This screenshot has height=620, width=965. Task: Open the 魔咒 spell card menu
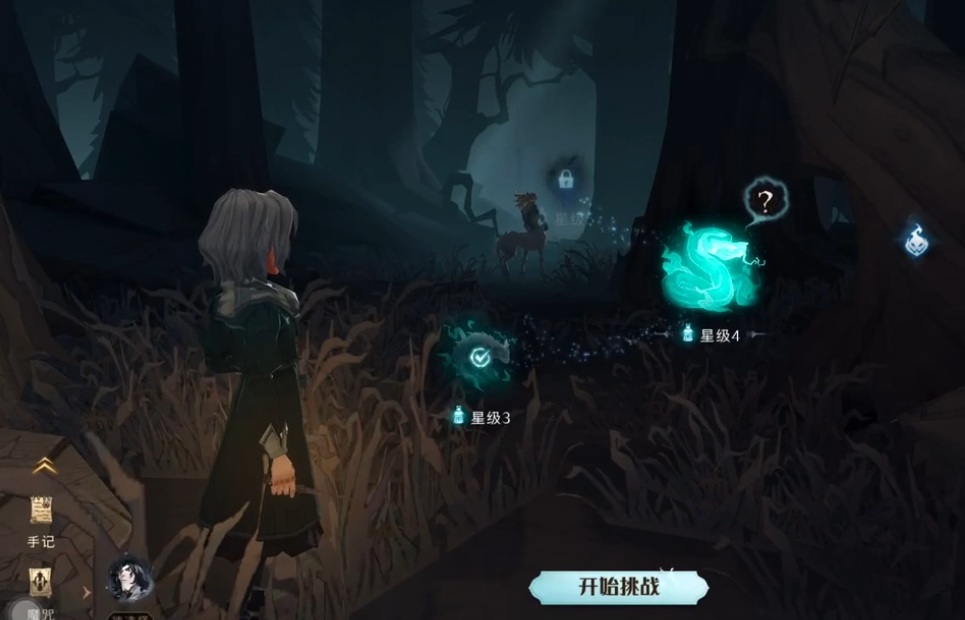coord(41,583)
